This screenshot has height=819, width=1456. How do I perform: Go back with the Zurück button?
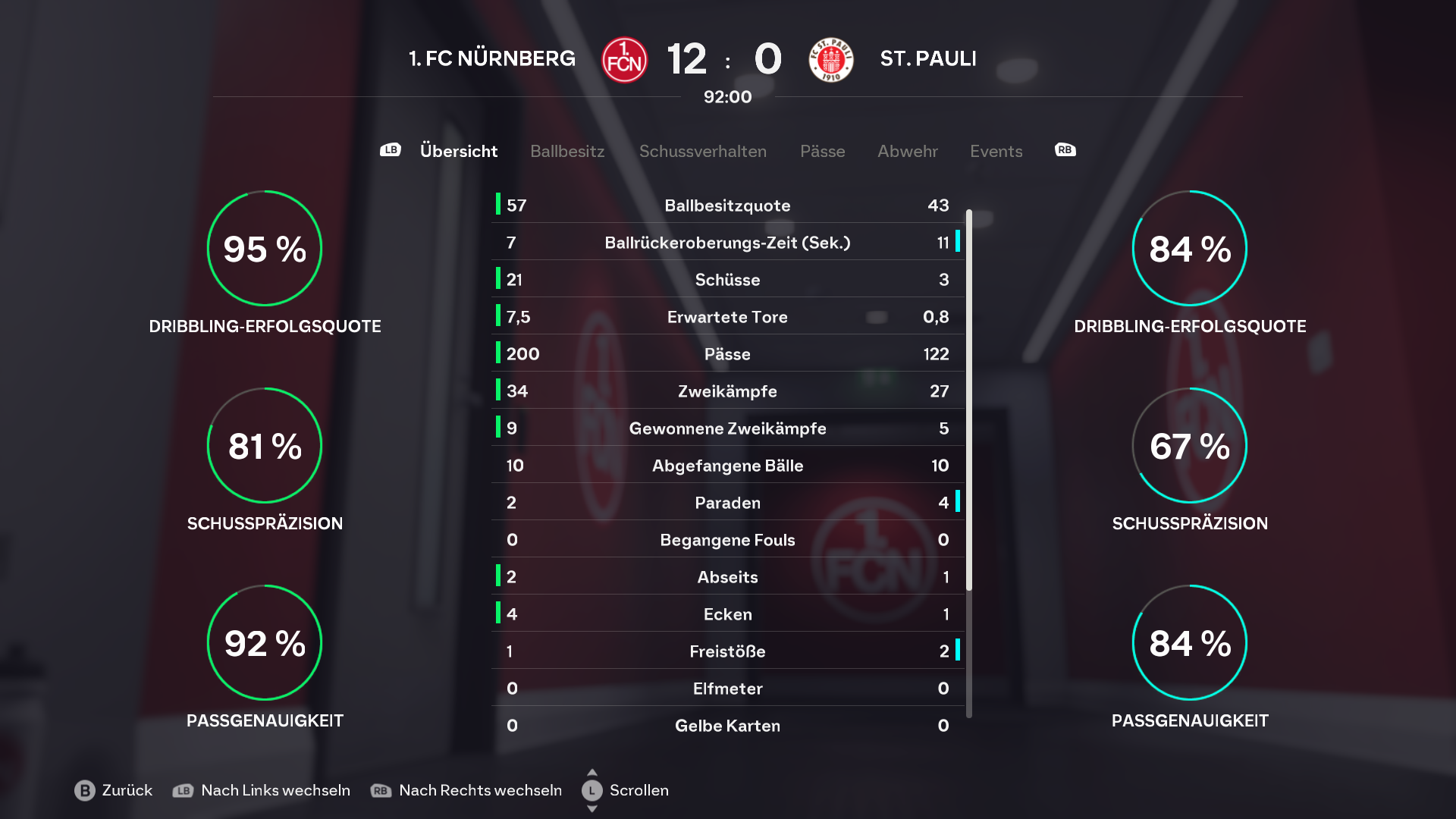[114, 790]
